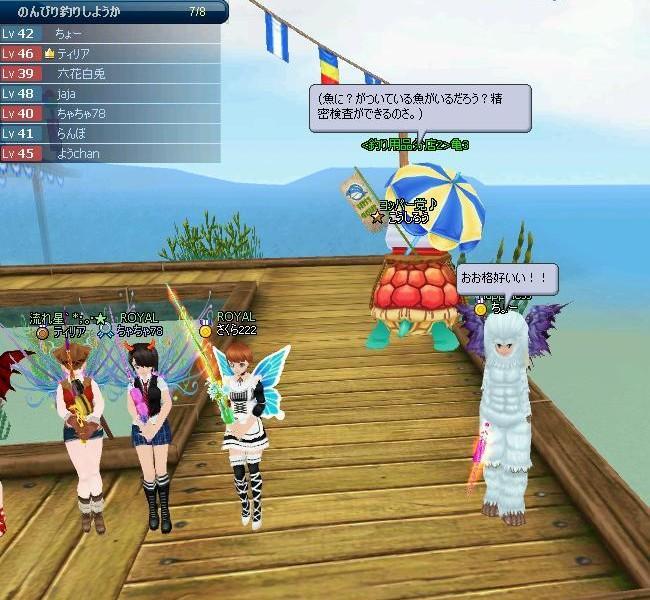Click the jaja row in the party list
650x600 pixels.
point(110,94)
